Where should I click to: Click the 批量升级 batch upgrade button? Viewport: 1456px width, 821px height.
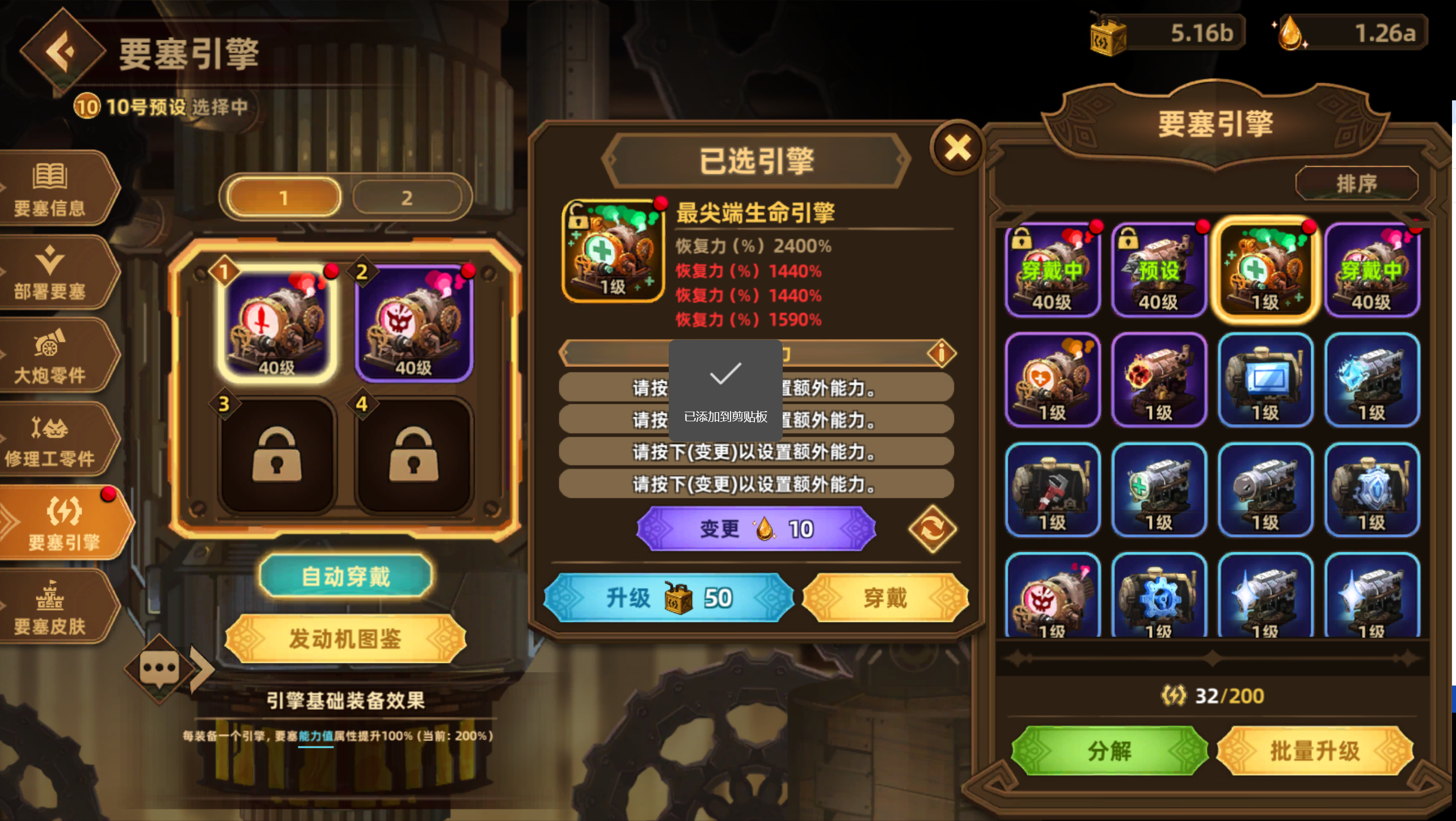click(x=1314, y=750)
